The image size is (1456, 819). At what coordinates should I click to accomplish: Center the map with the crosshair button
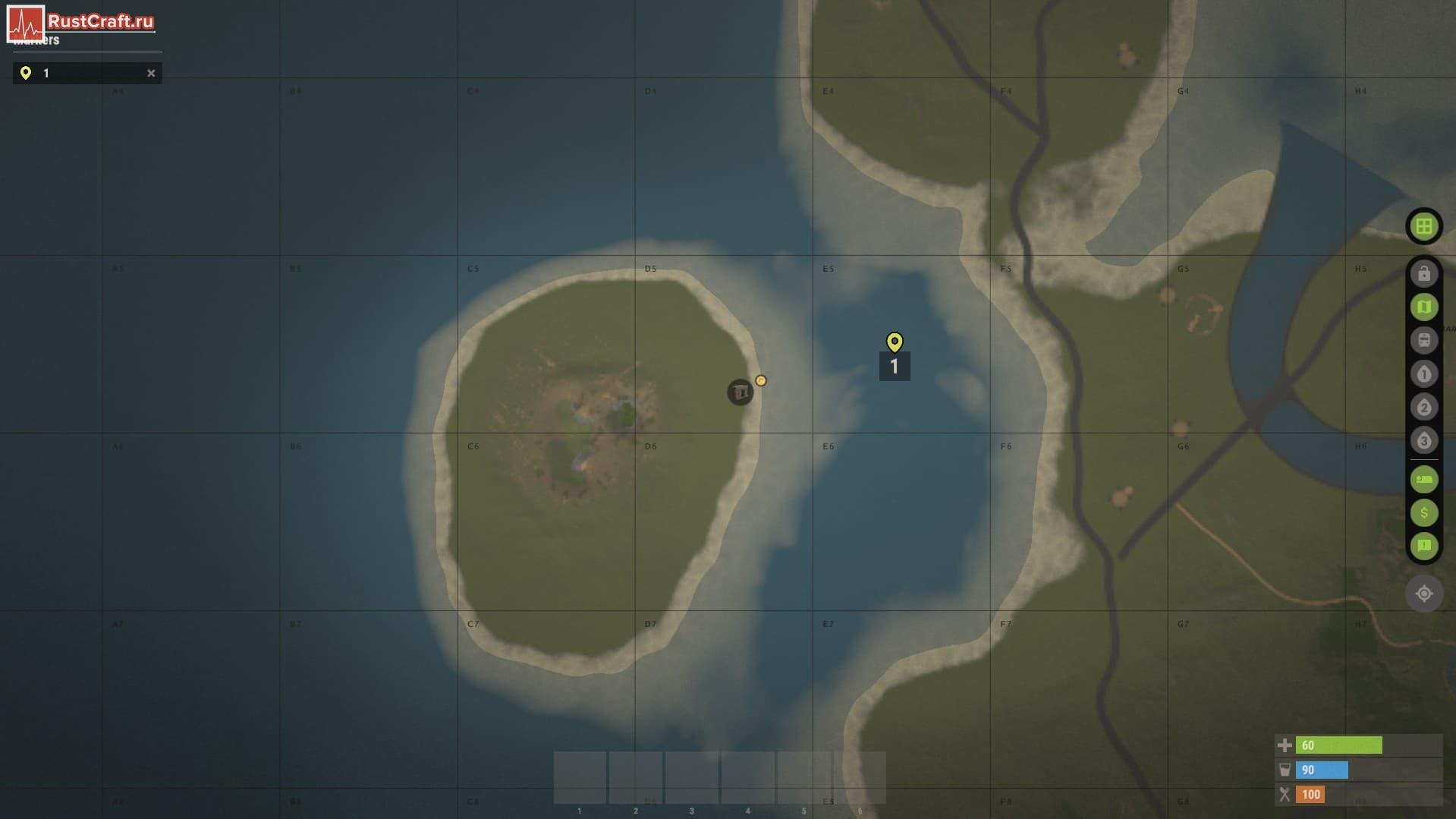tap(1423, 594)
